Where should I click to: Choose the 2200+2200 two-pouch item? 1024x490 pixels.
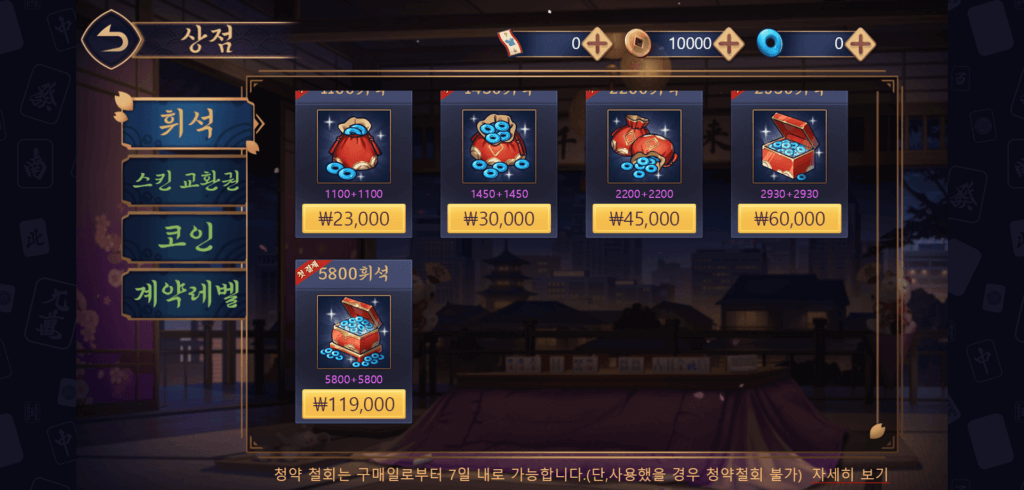643,146
